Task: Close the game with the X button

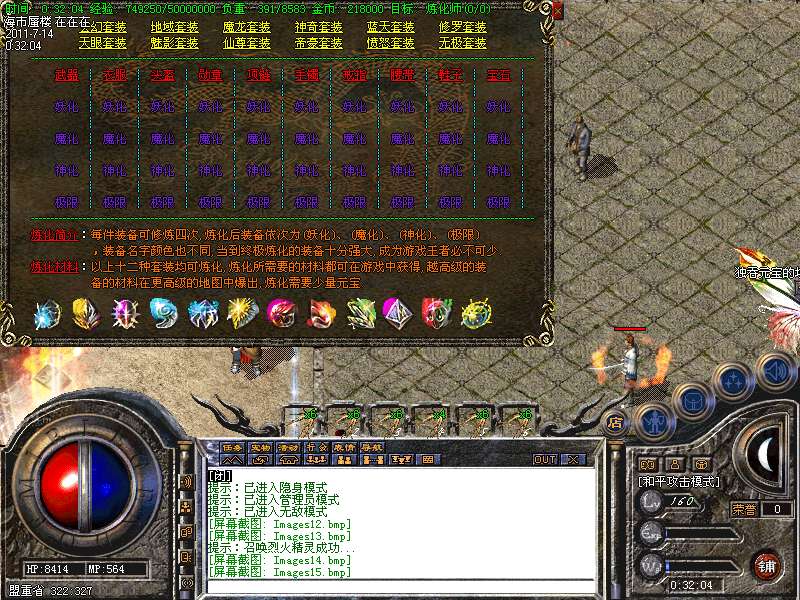Action: pyautogui.click(x=573, y=460)
